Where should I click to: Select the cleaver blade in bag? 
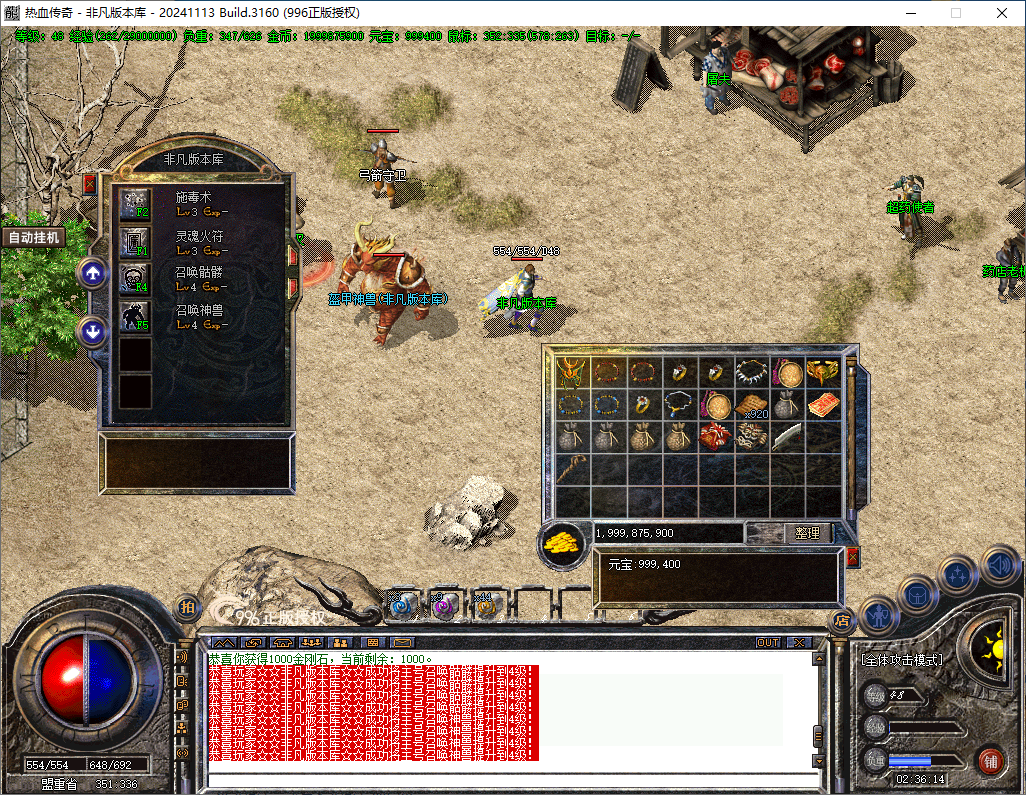click(786, 437)
